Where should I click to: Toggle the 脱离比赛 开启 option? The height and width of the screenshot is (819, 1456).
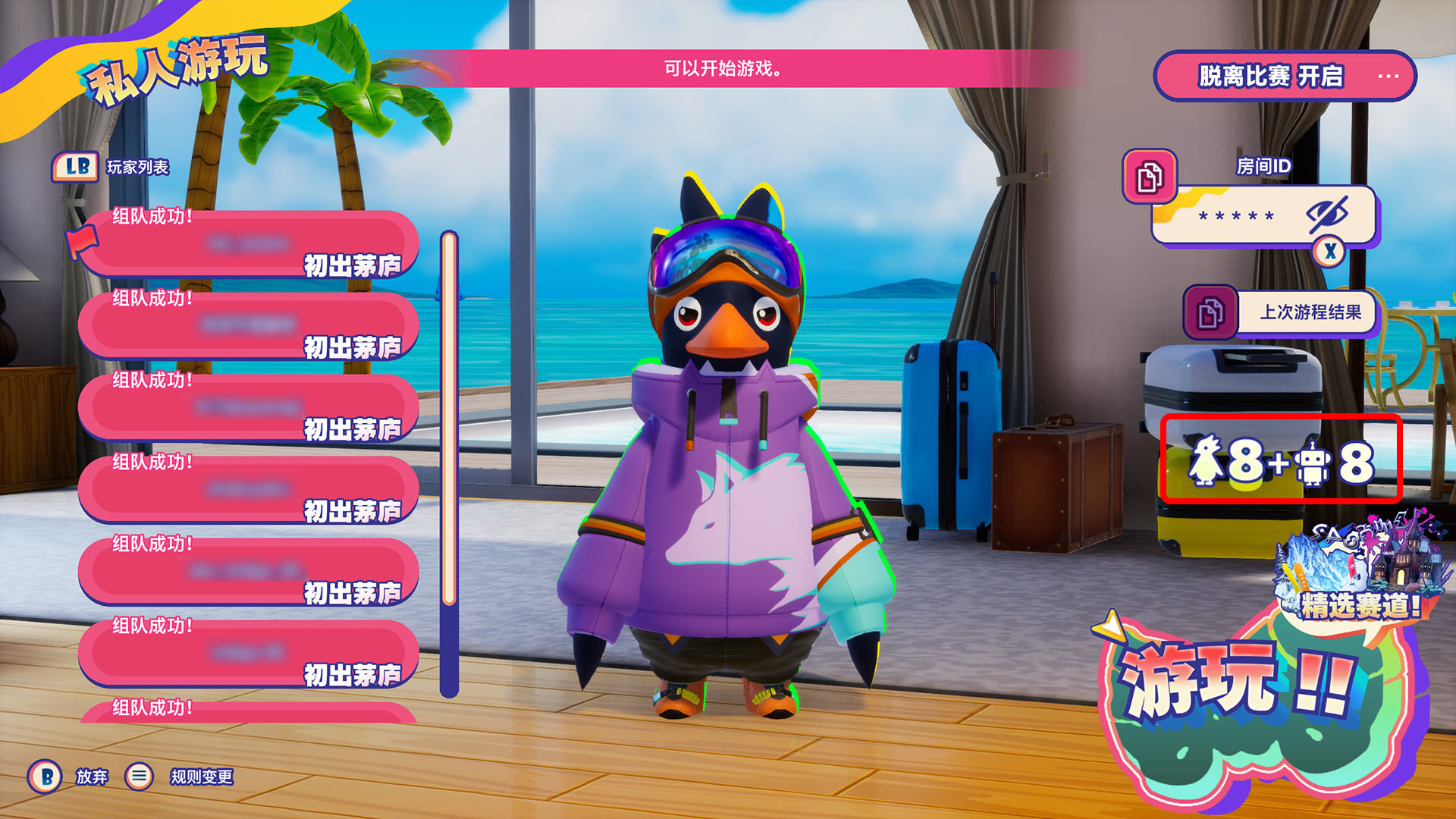pyautogui.click(x=1284, y=76)
